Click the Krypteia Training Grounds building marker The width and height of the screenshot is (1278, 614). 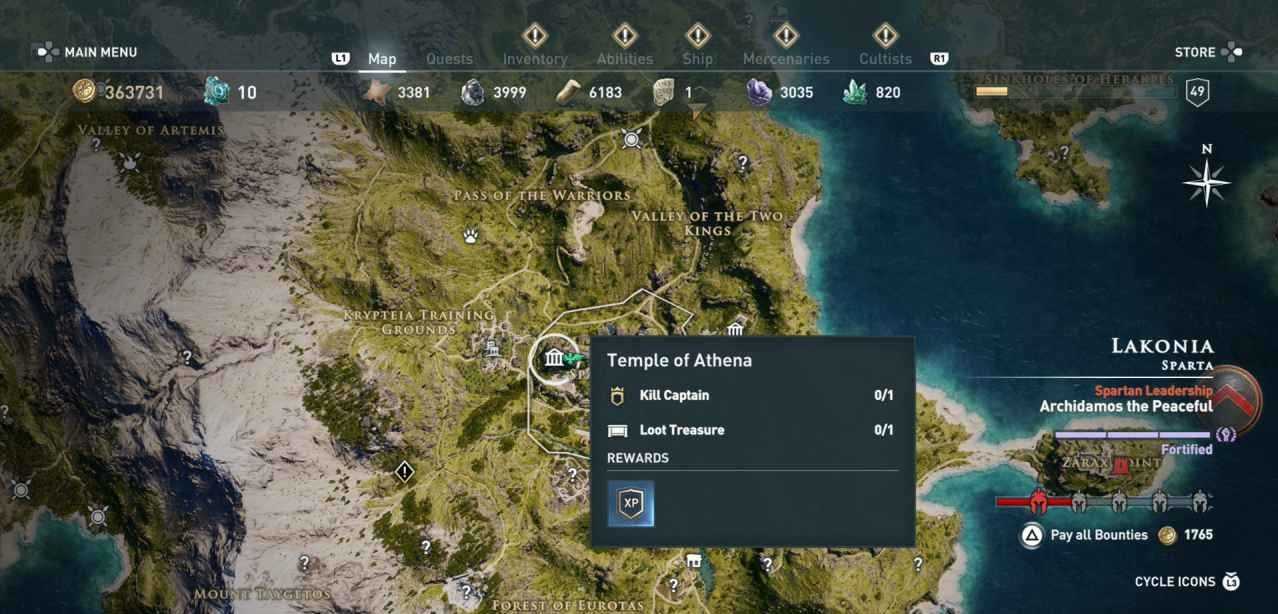pos(492,348)
